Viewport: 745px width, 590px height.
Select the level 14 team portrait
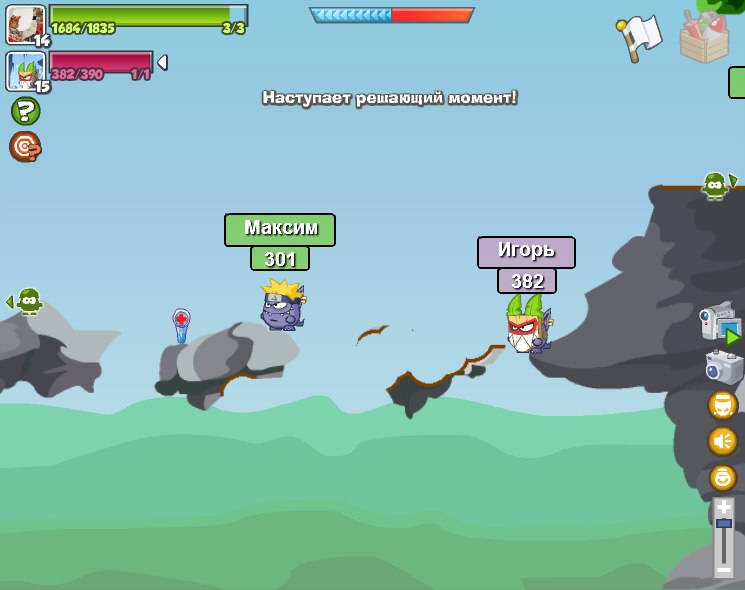pyautogui.click(x=25, y=24)
